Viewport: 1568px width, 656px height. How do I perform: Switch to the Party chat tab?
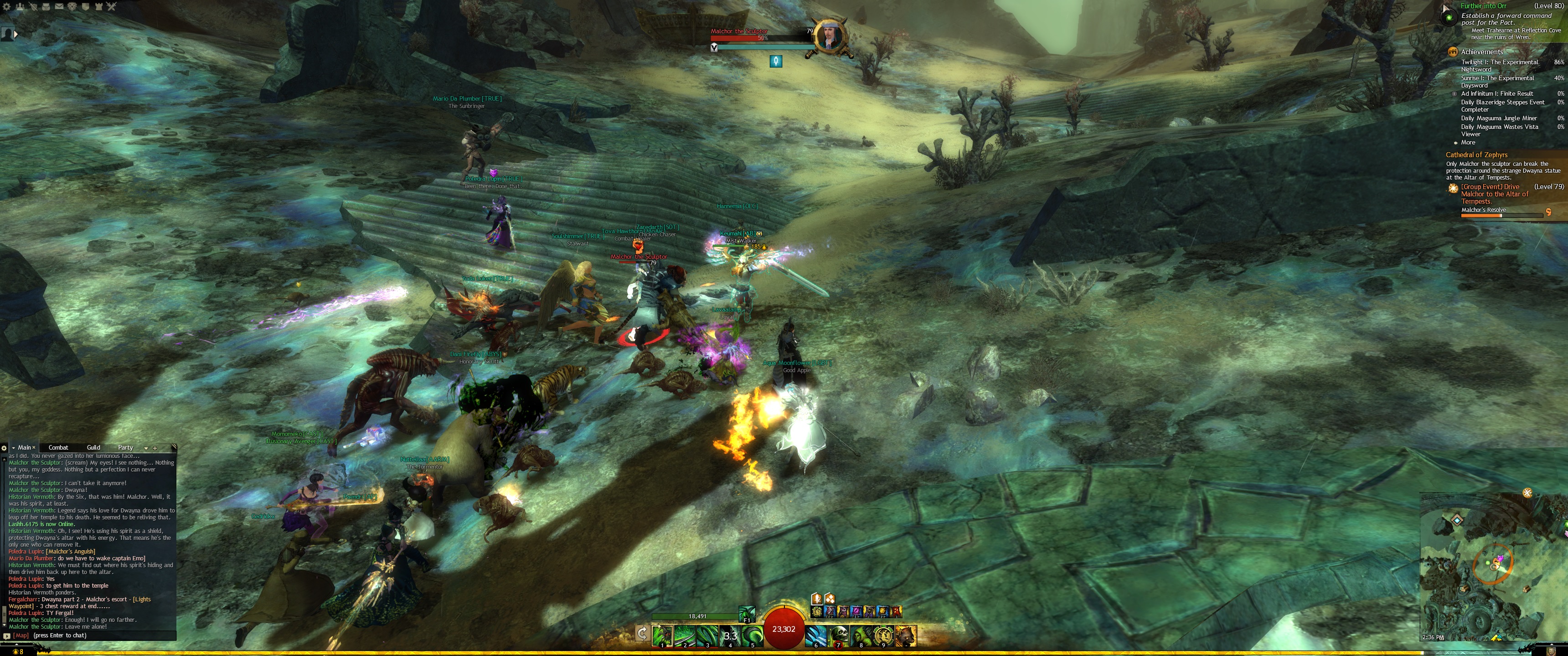(x=125, y=447)
